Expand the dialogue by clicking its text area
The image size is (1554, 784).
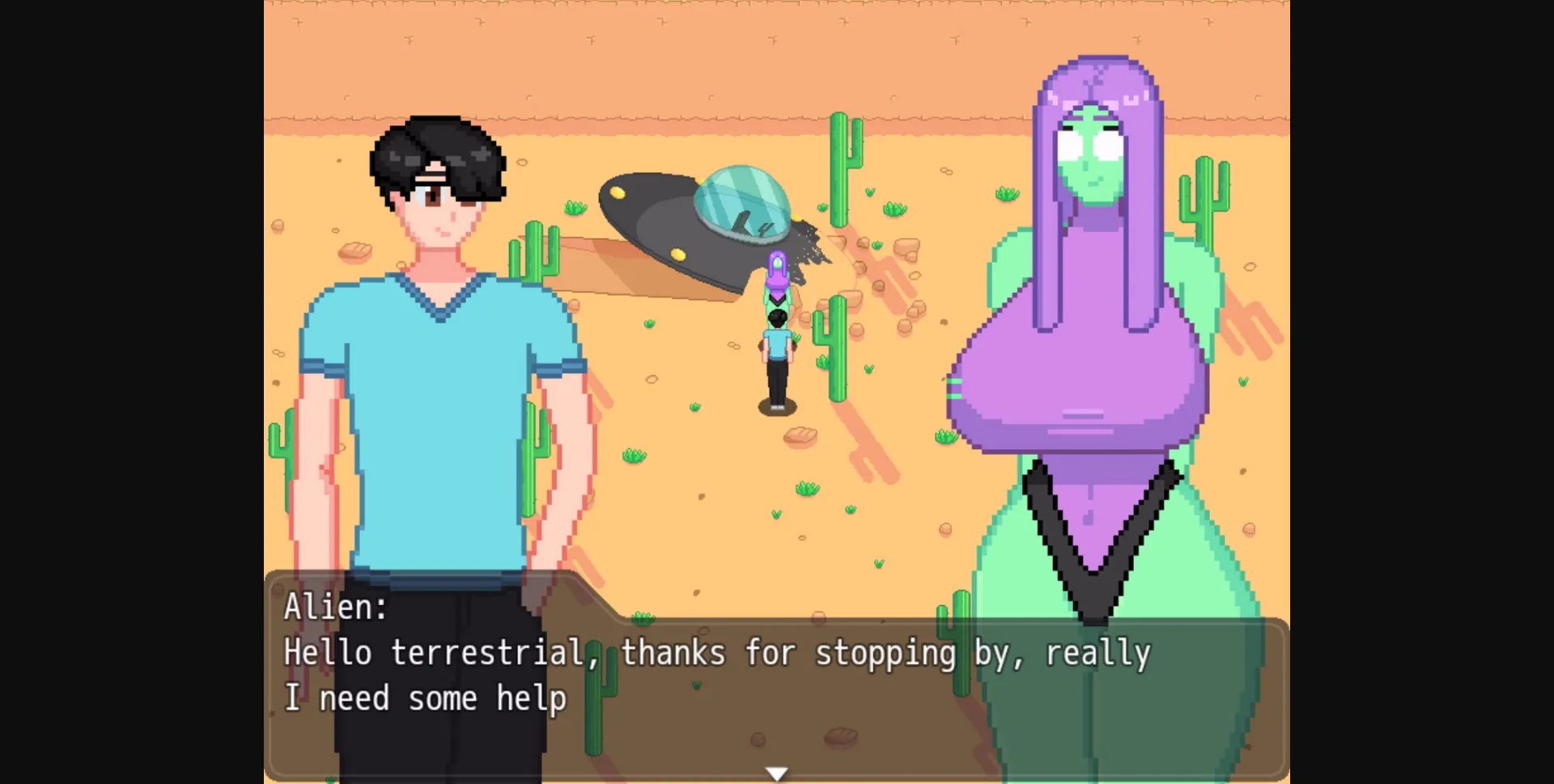728,676
